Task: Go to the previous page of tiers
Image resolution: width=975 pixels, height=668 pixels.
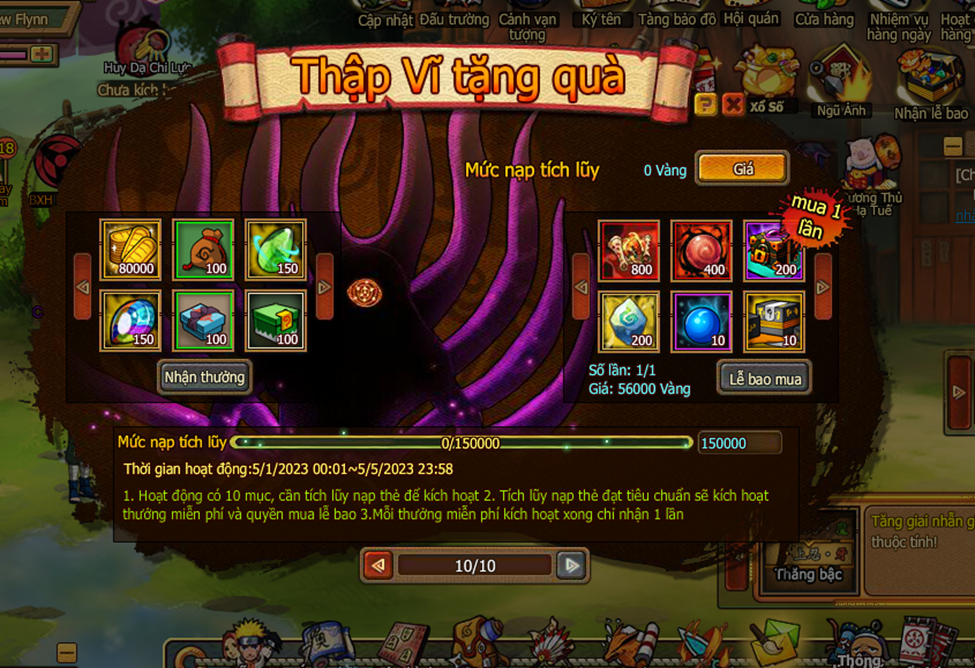Action: tap(378, 565)
